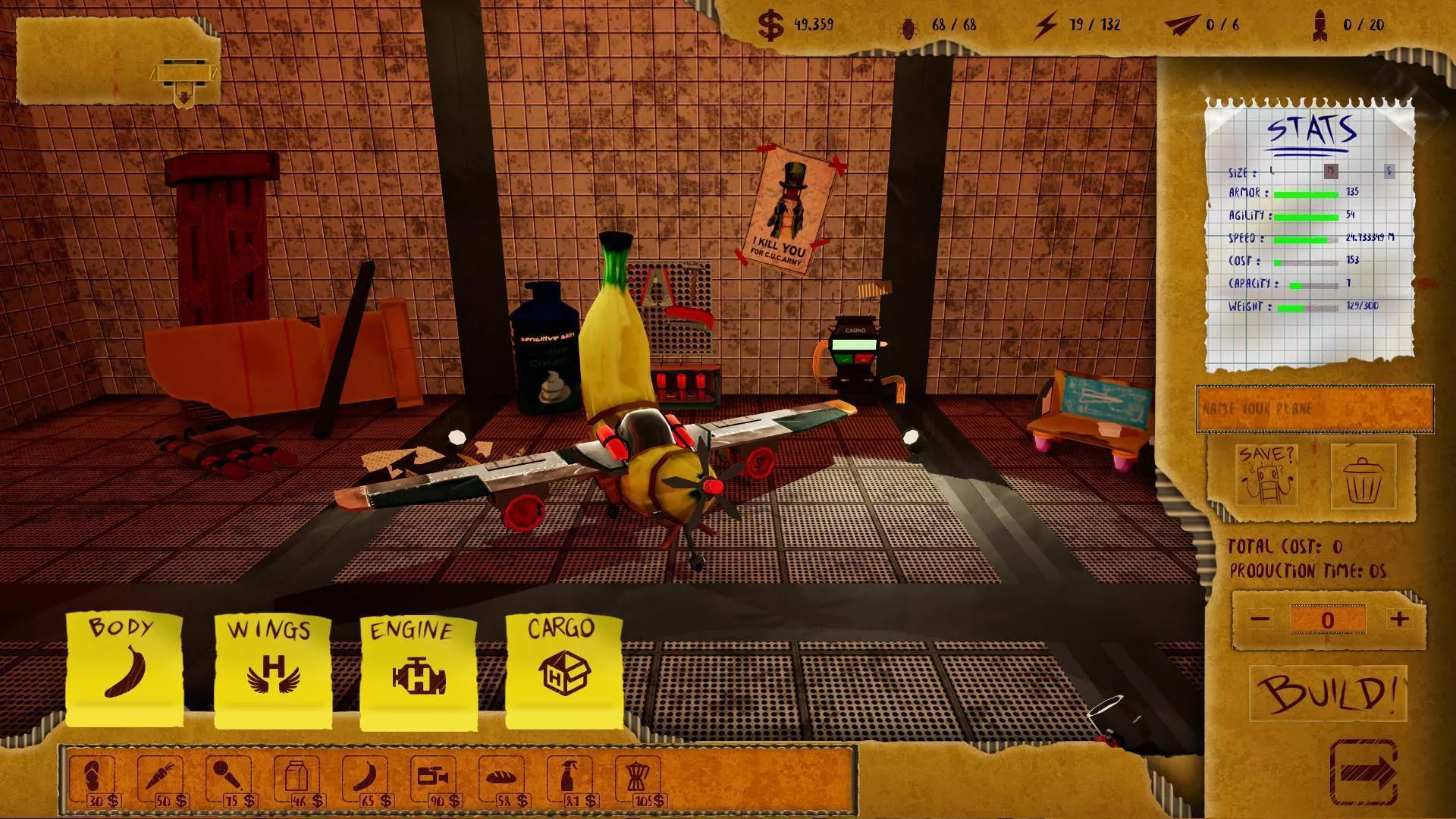Select the spray bottle body
The width and height of the screenshot is (1456, 819).
pos(570,780)
